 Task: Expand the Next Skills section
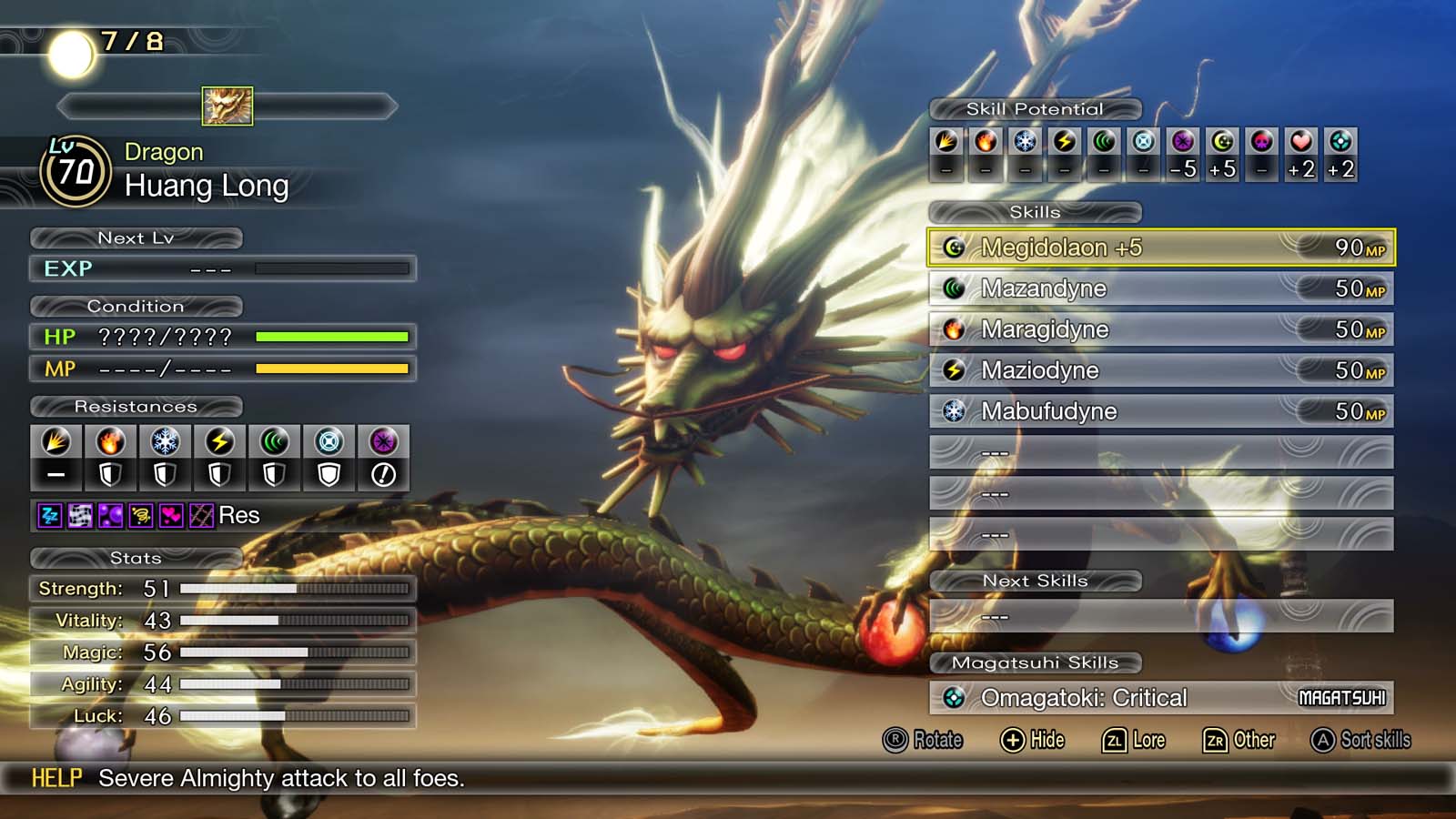[x=1036, y=581]
